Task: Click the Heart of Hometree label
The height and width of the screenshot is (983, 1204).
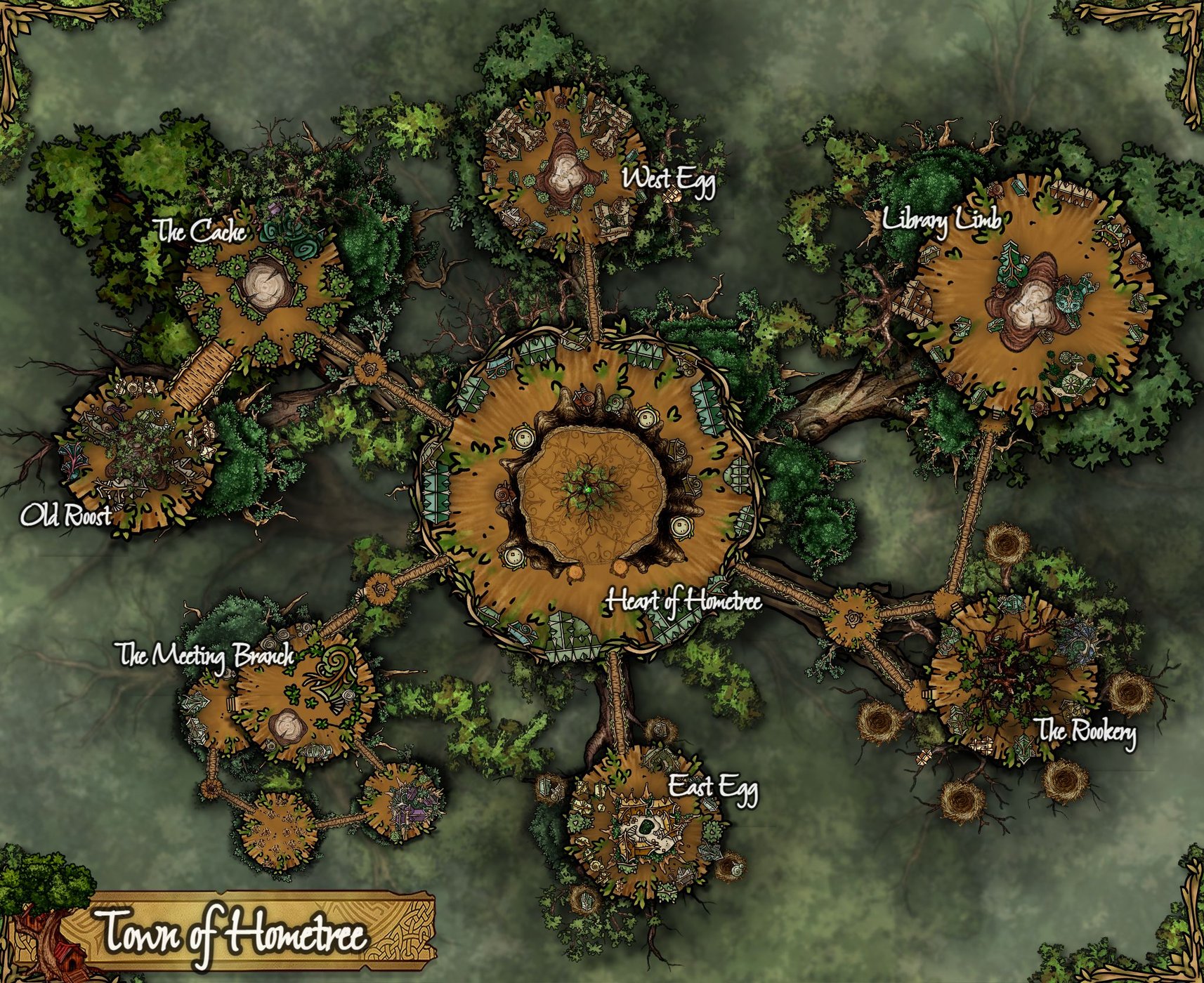Action: (x=683, y=602)
